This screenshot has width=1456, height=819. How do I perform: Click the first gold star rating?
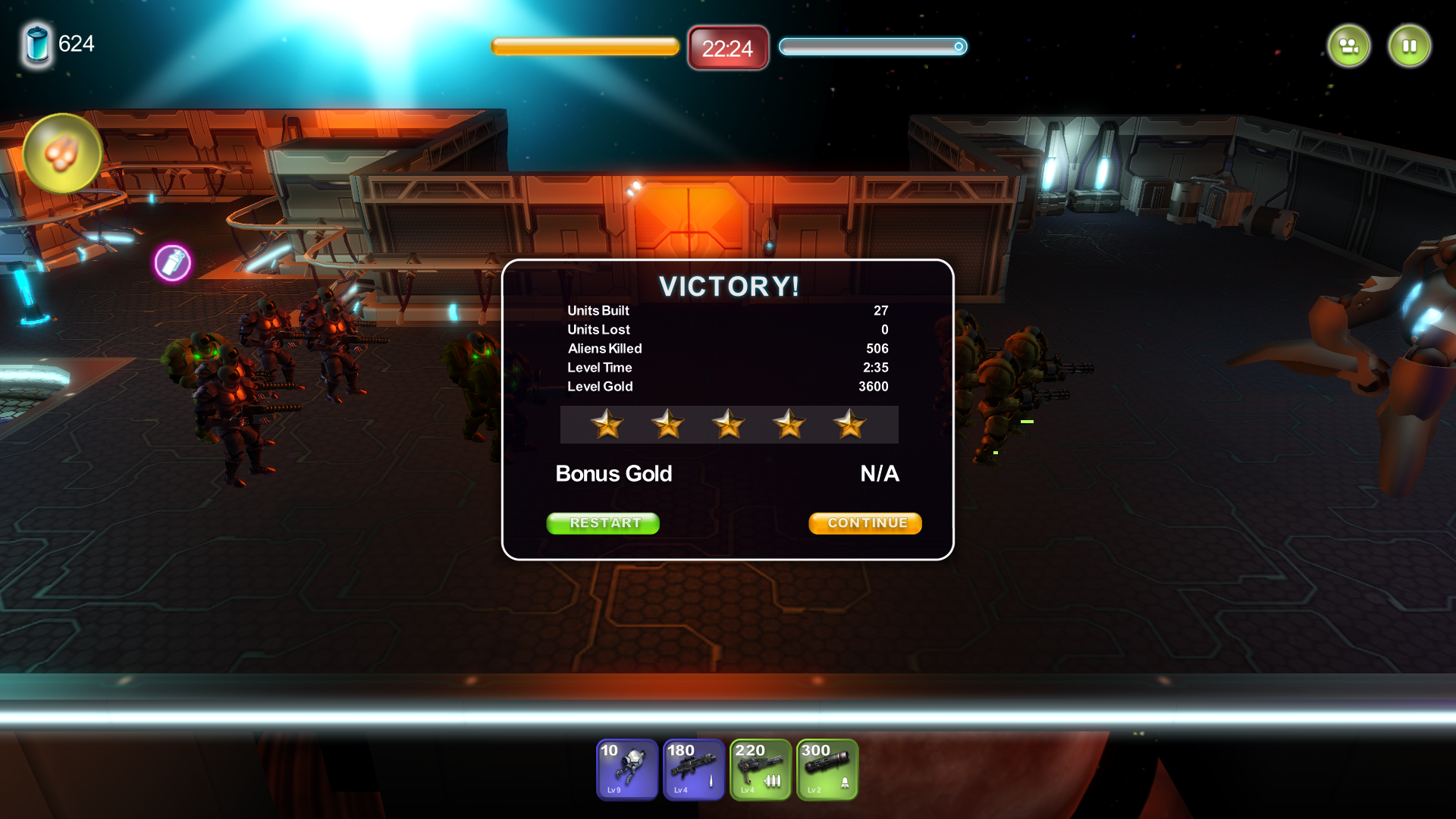pos(607,425)
